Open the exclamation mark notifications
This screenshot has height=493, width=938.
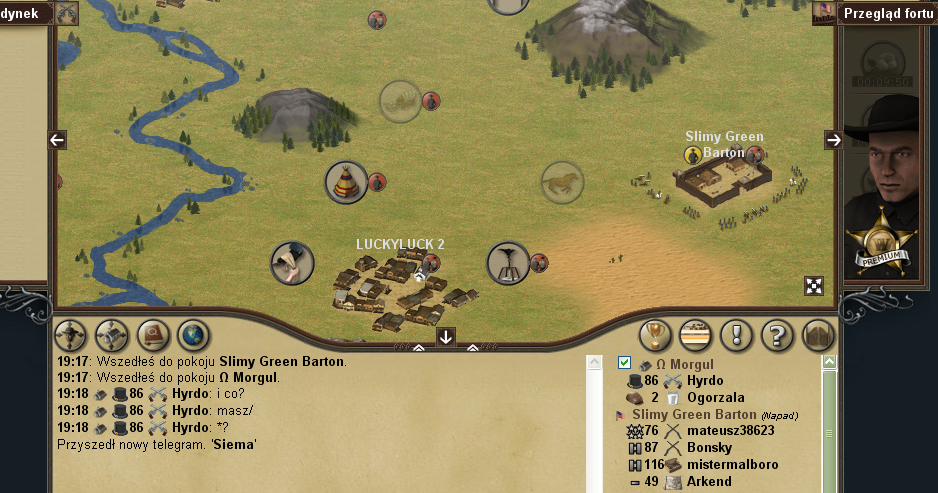coord(736,335)
